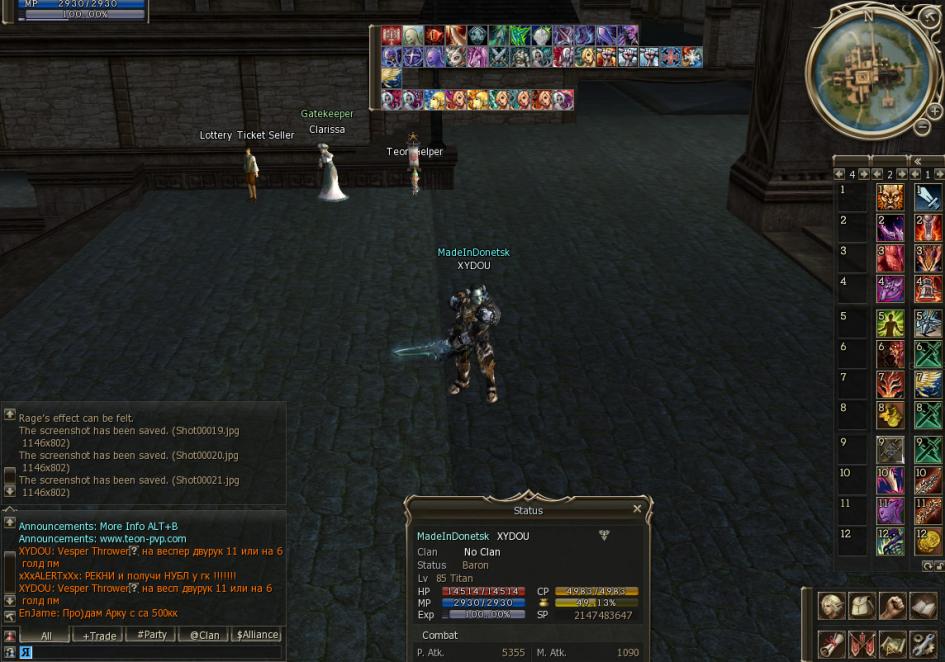945x662 pixels.
Task: Open the actions fist icon
Action: pyautogui.click(x=892, y=606)
